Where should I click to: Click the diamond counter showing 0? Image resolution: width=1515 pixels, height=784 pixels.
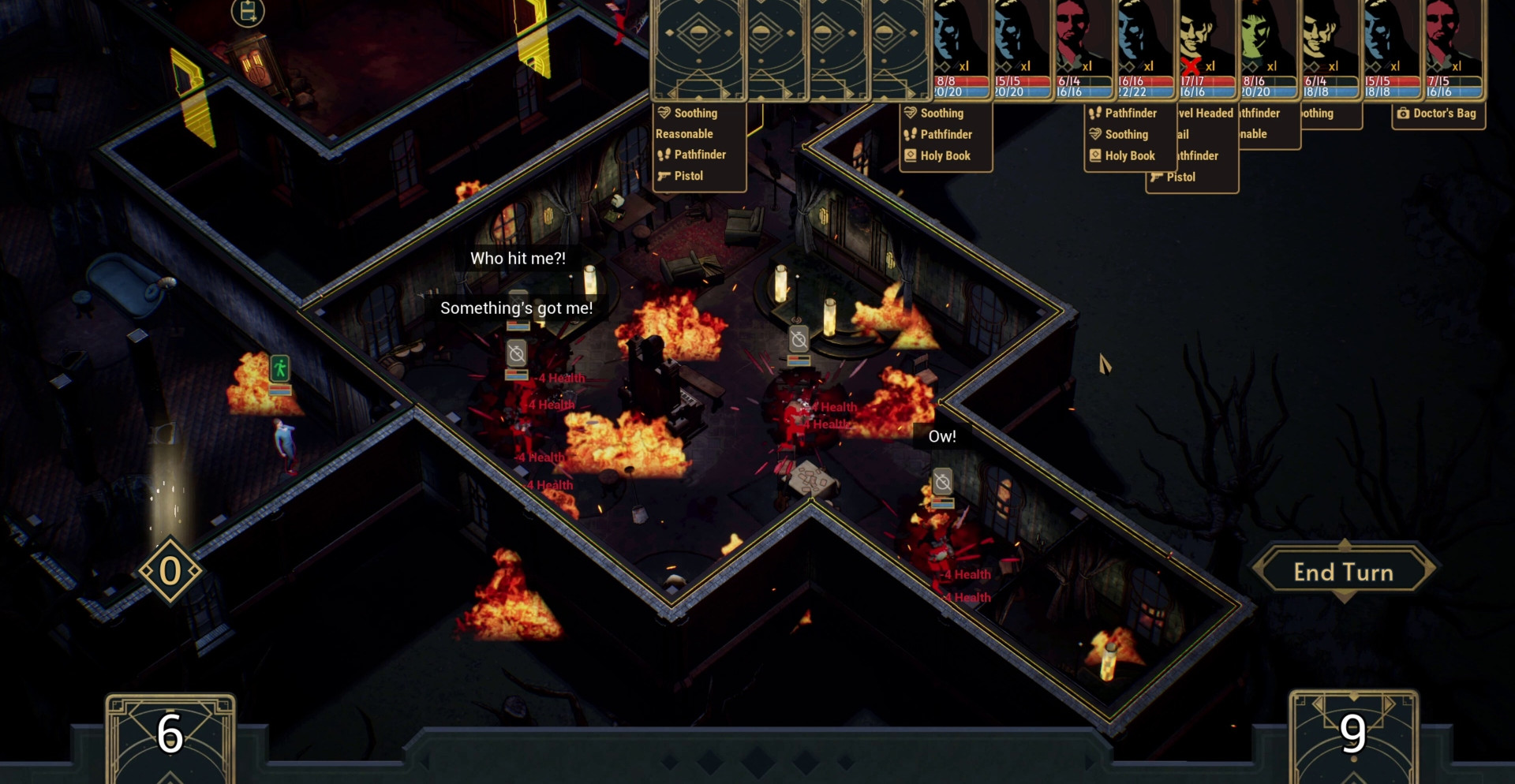coord(170,571)
